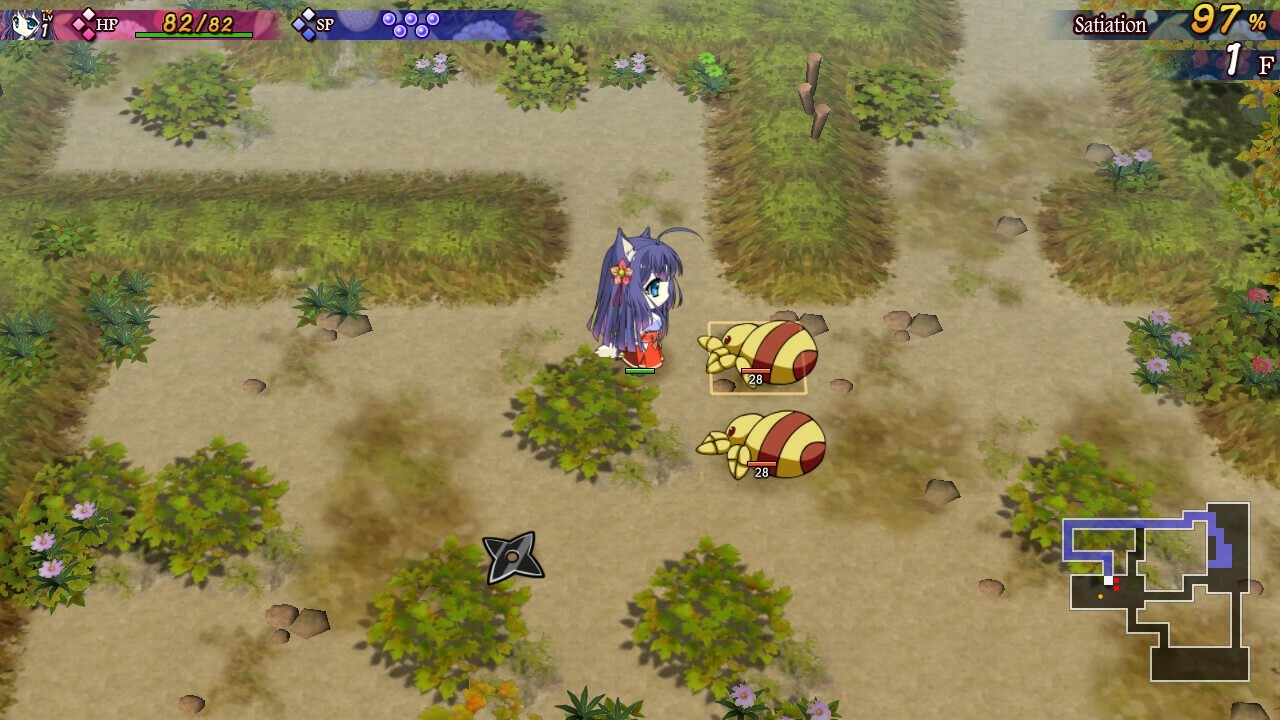
Task: Click the heroine's portrait icon
Action: pos(20,22)
